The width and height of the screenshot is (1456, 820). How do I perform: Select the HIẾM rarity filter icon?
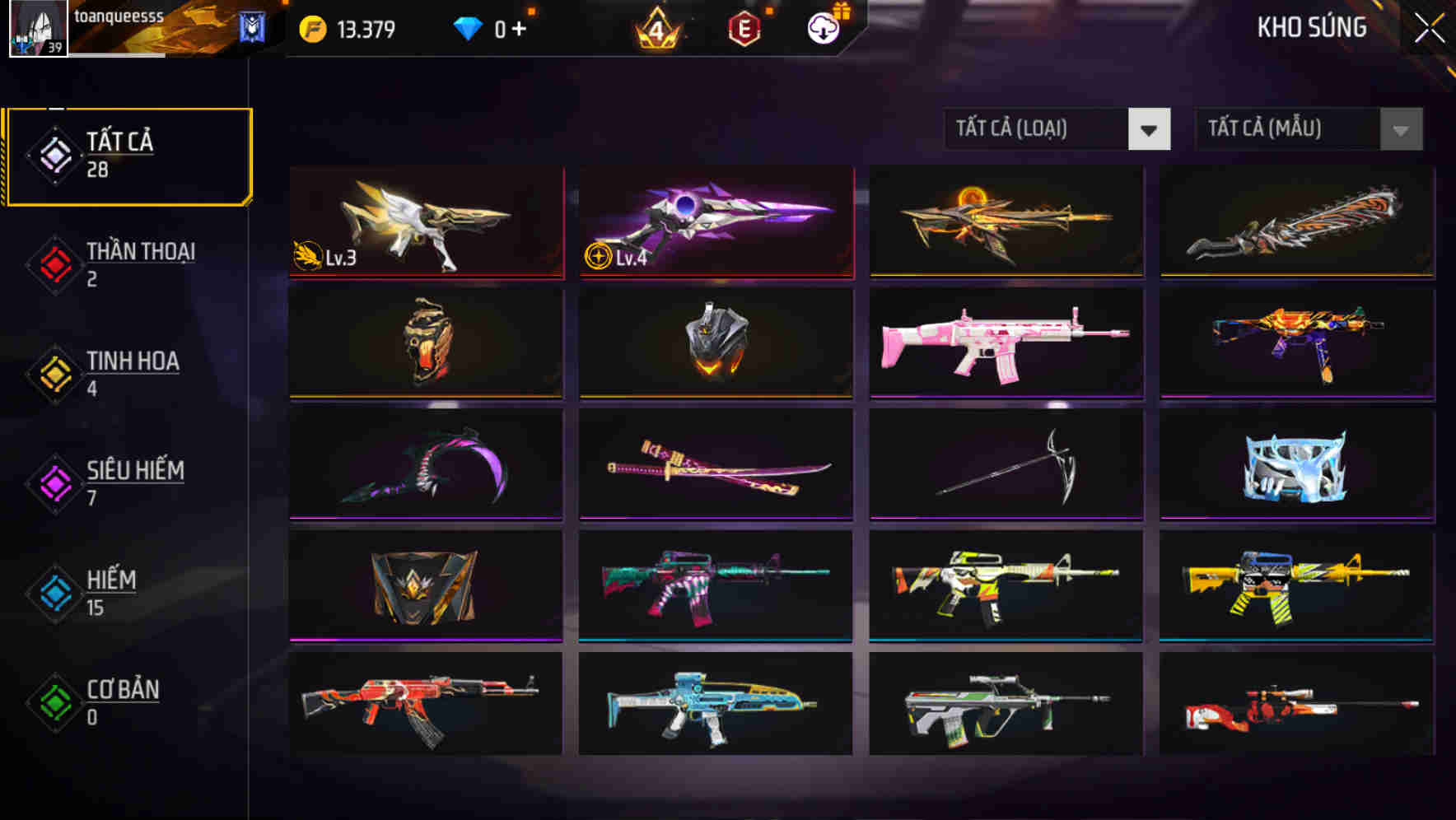[x=54, y=592]
